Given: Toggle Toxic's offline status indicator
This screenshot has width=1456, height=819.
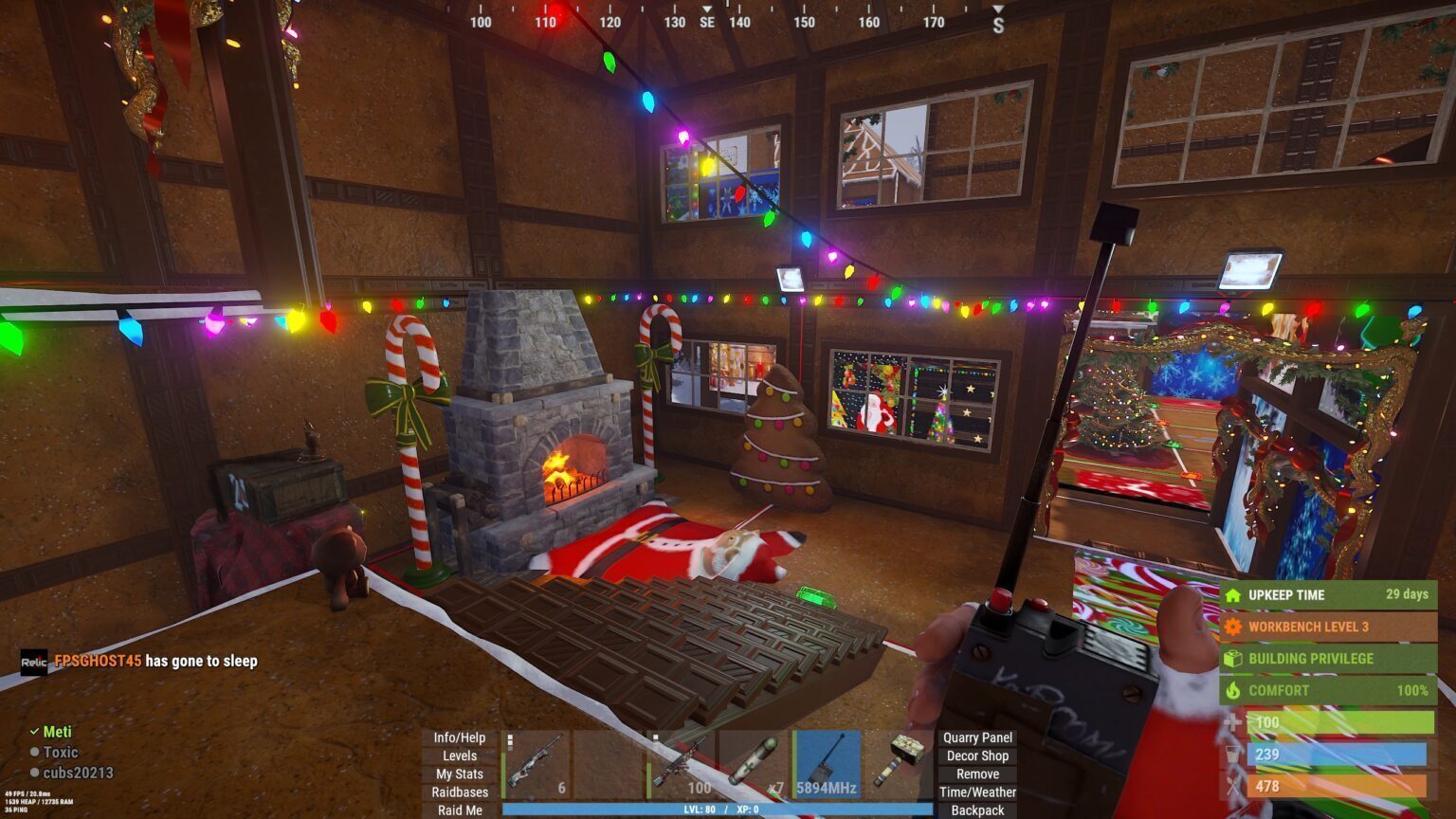Looking at the screenshot, I should [x=34, y=753].
